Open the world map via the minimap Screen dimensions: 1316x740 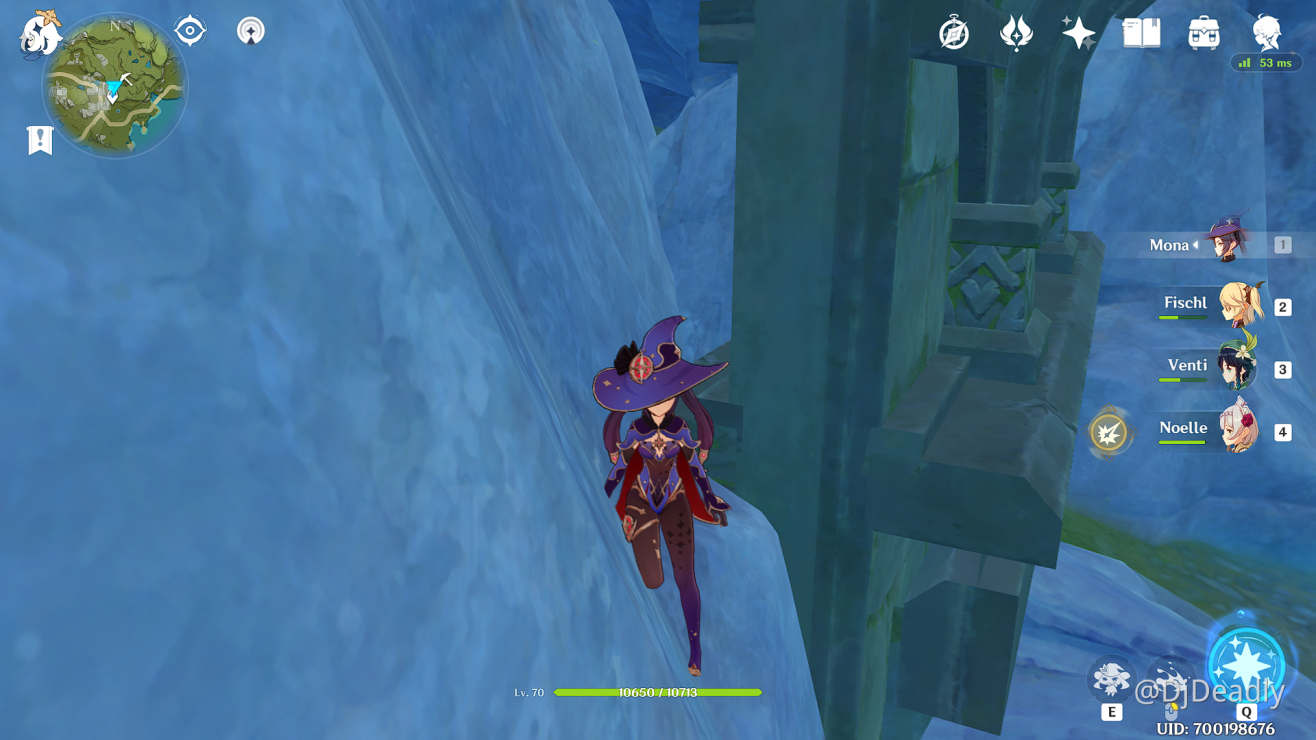tap(113, 88)
